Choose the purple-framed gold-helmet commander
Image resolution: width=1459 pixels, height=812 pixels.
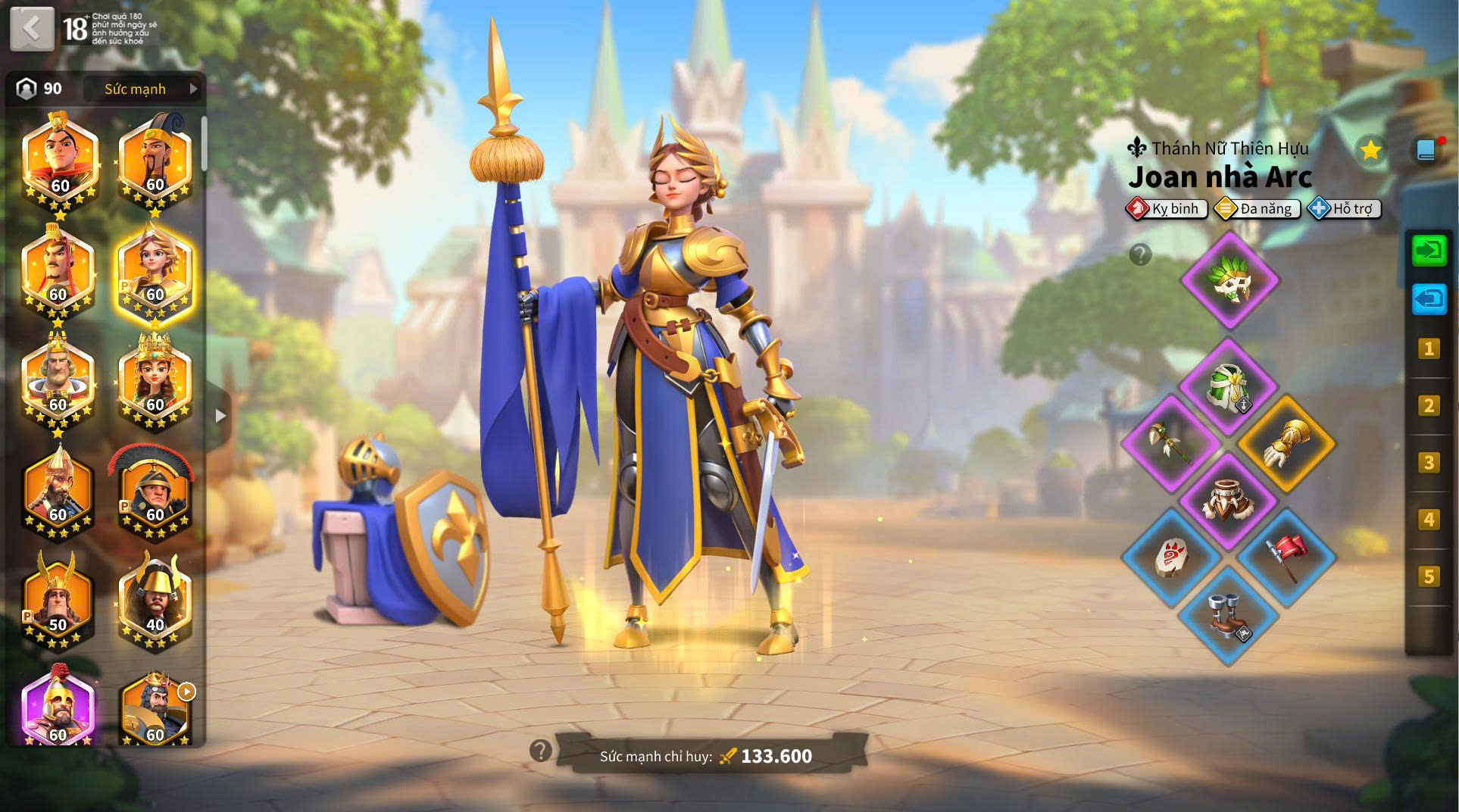point(58,708)
